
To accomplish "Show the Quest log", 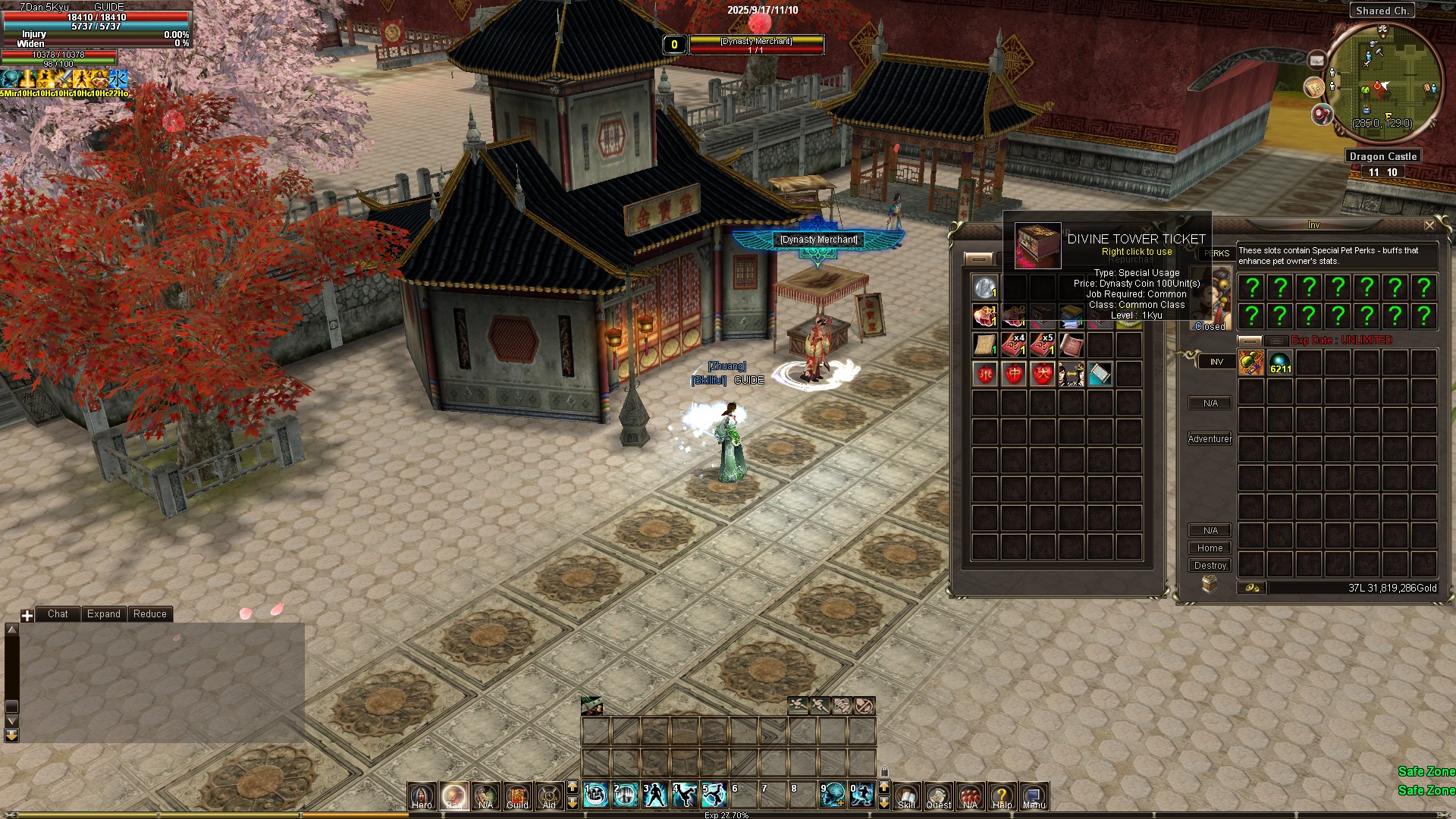I will tap(939, 795).
